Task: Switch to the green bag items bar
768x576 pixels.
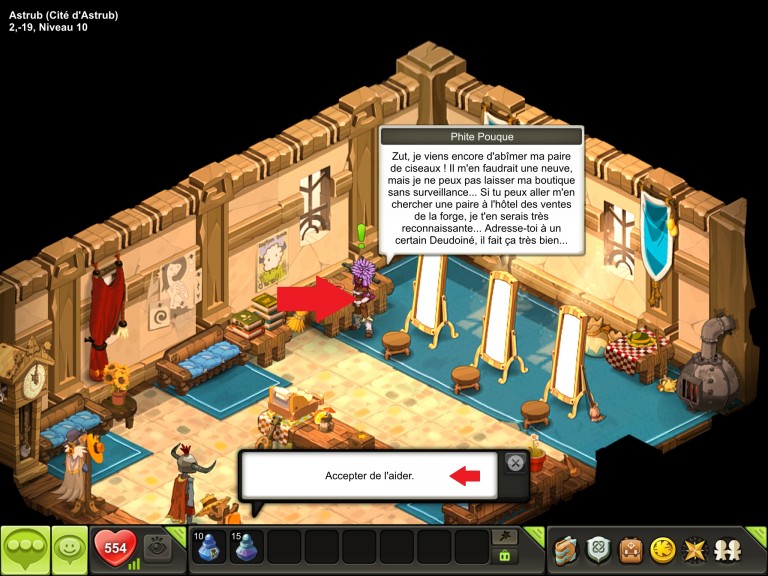Action: [x=505, y=557]
